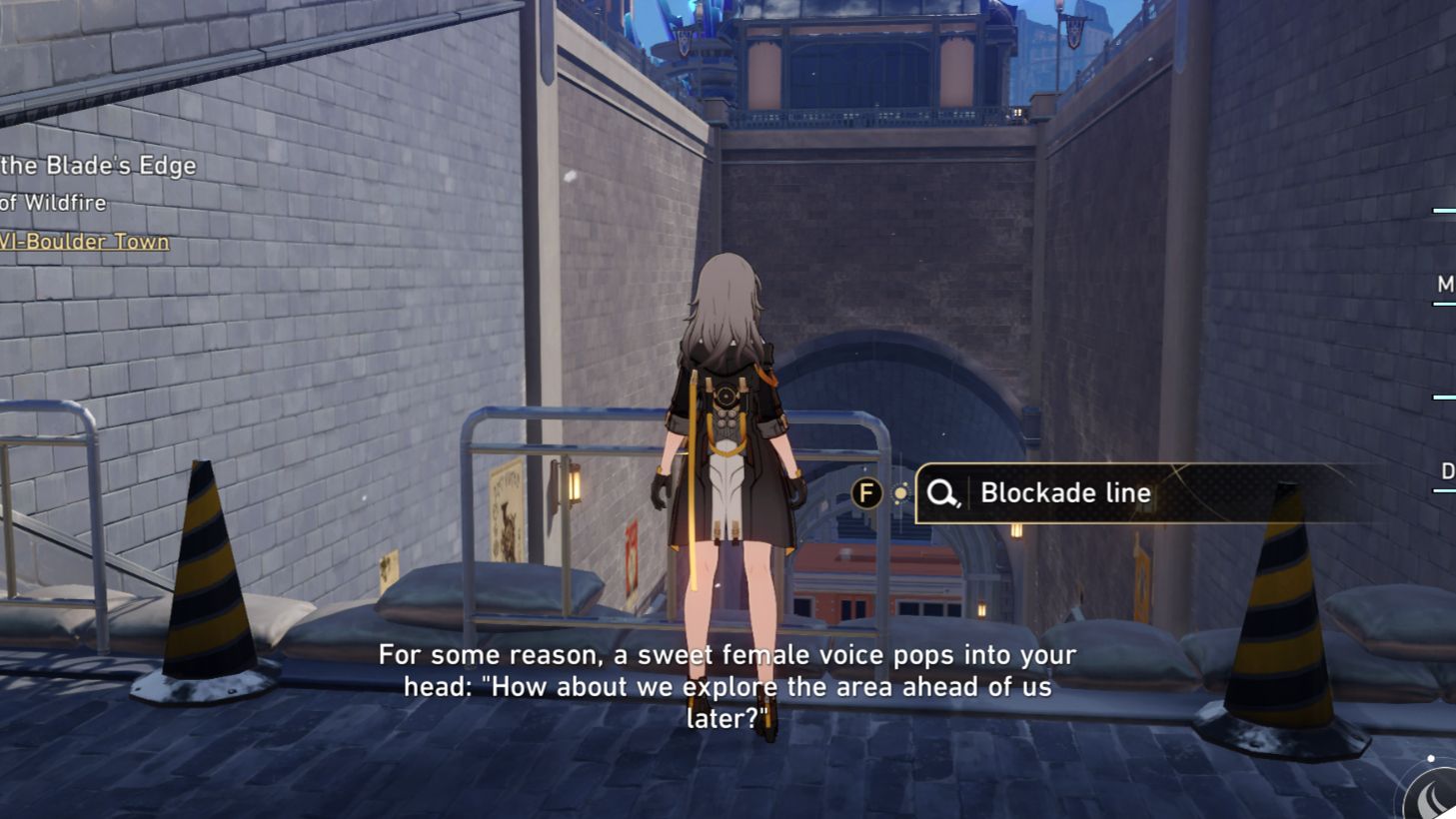Select the gold dot interaction marker
Image resolution: width=1456 pixels, height=819 pixels.
click(x=902, y=491)
